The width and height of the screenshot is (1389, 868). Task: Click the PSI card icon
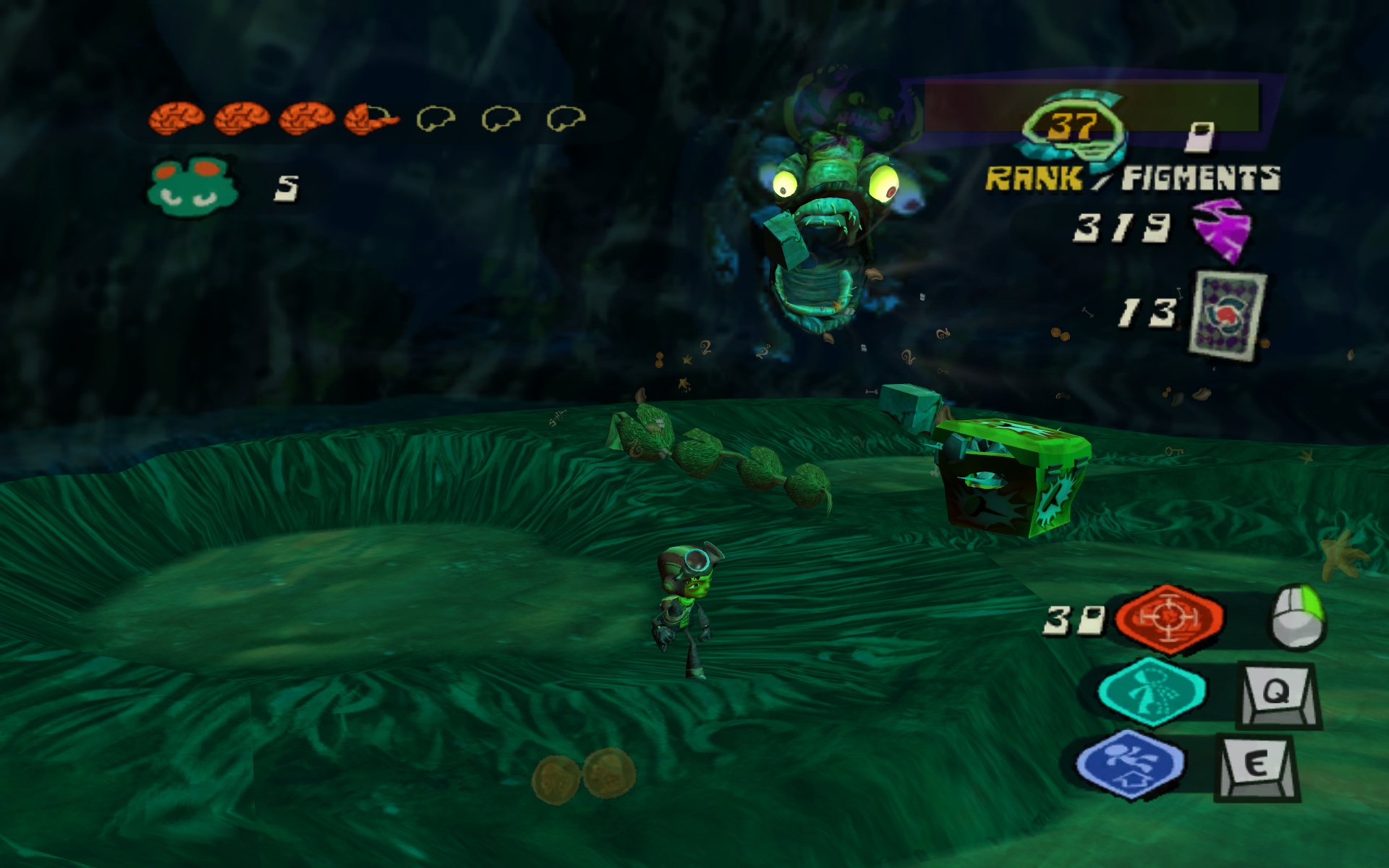coord(1228,313)
